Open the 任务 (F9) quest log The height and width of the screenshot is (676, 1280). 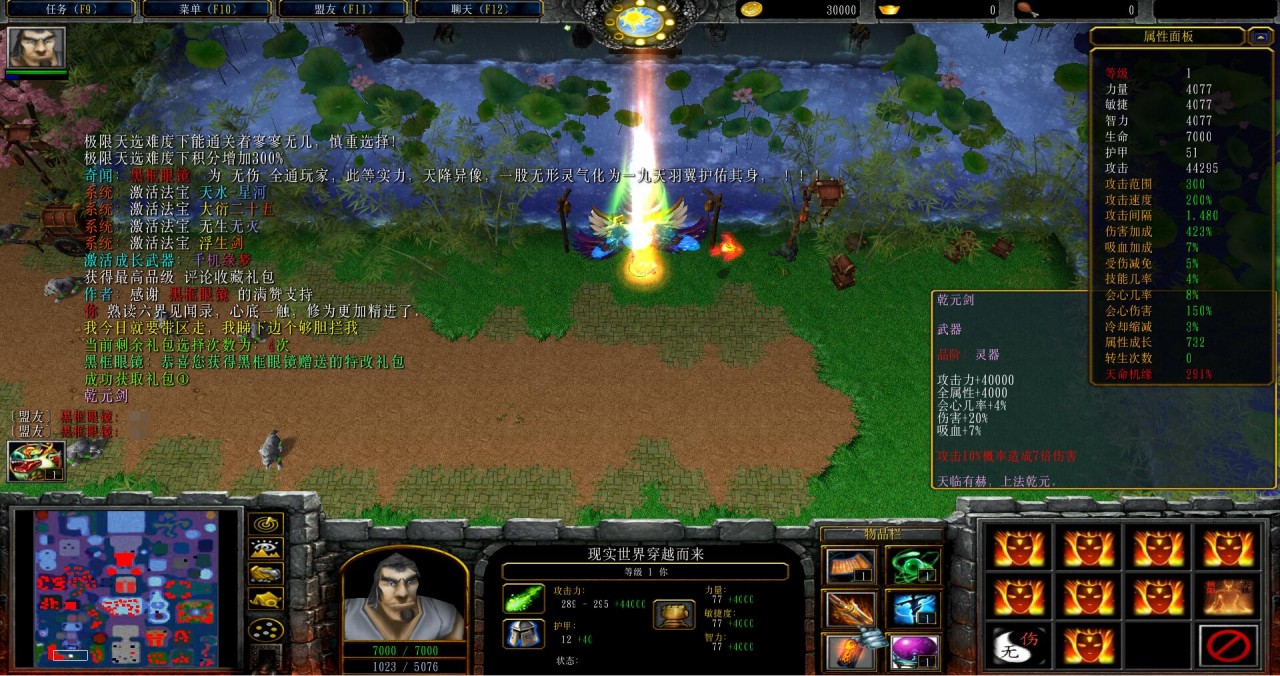[x=68, y=10]
